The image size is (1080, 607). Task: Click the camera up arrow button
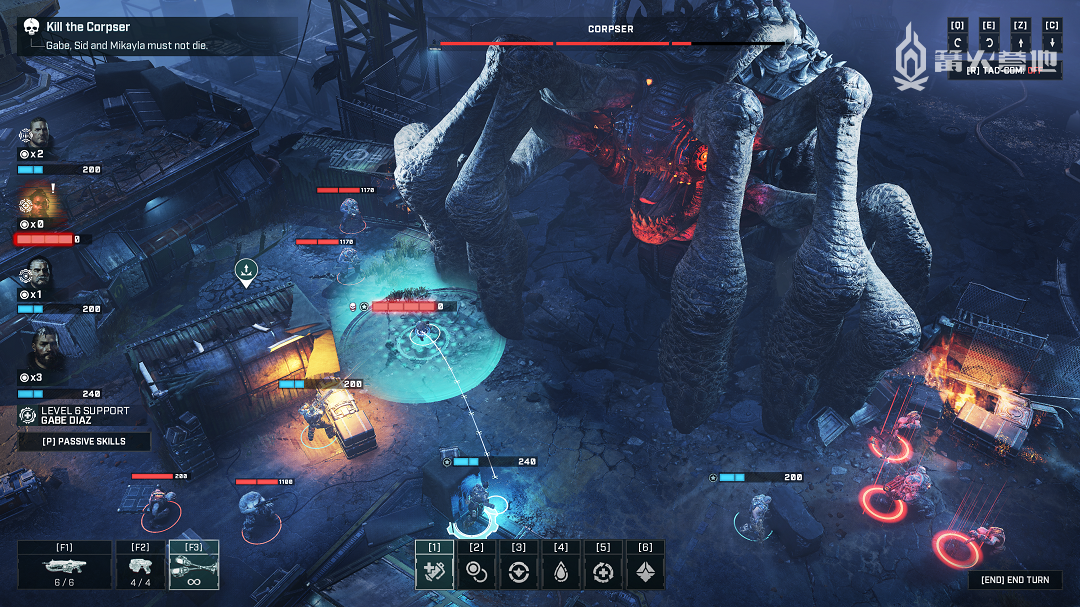pyautogui.click(x=1020, y=42)
